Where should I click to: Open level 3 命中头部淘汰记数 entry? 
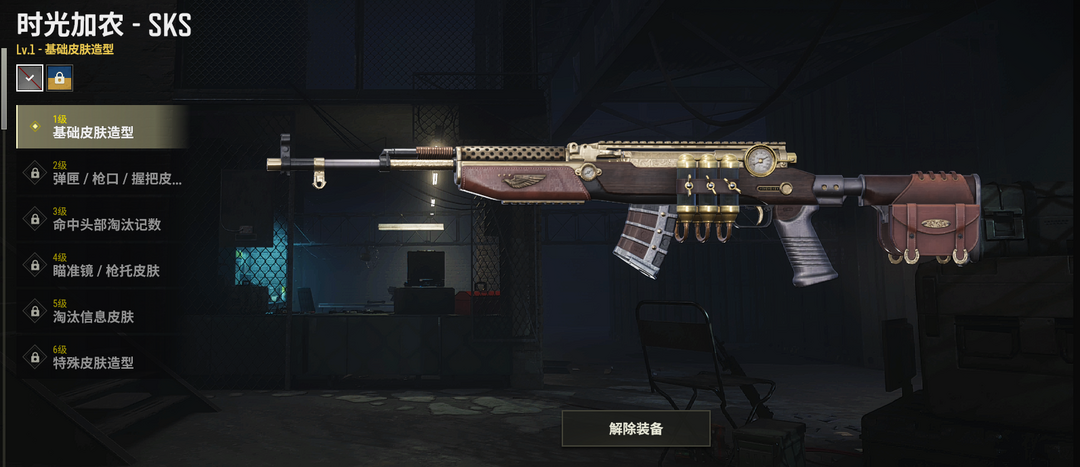[100, 219]
